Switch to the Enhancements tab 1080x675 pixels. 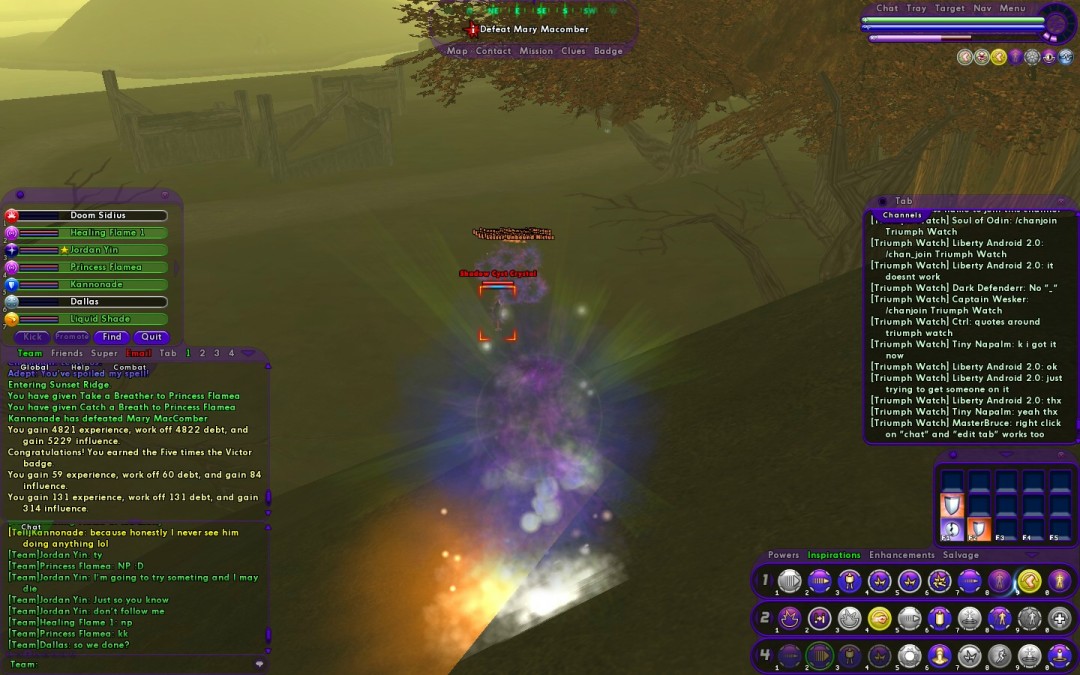[901, 555]
